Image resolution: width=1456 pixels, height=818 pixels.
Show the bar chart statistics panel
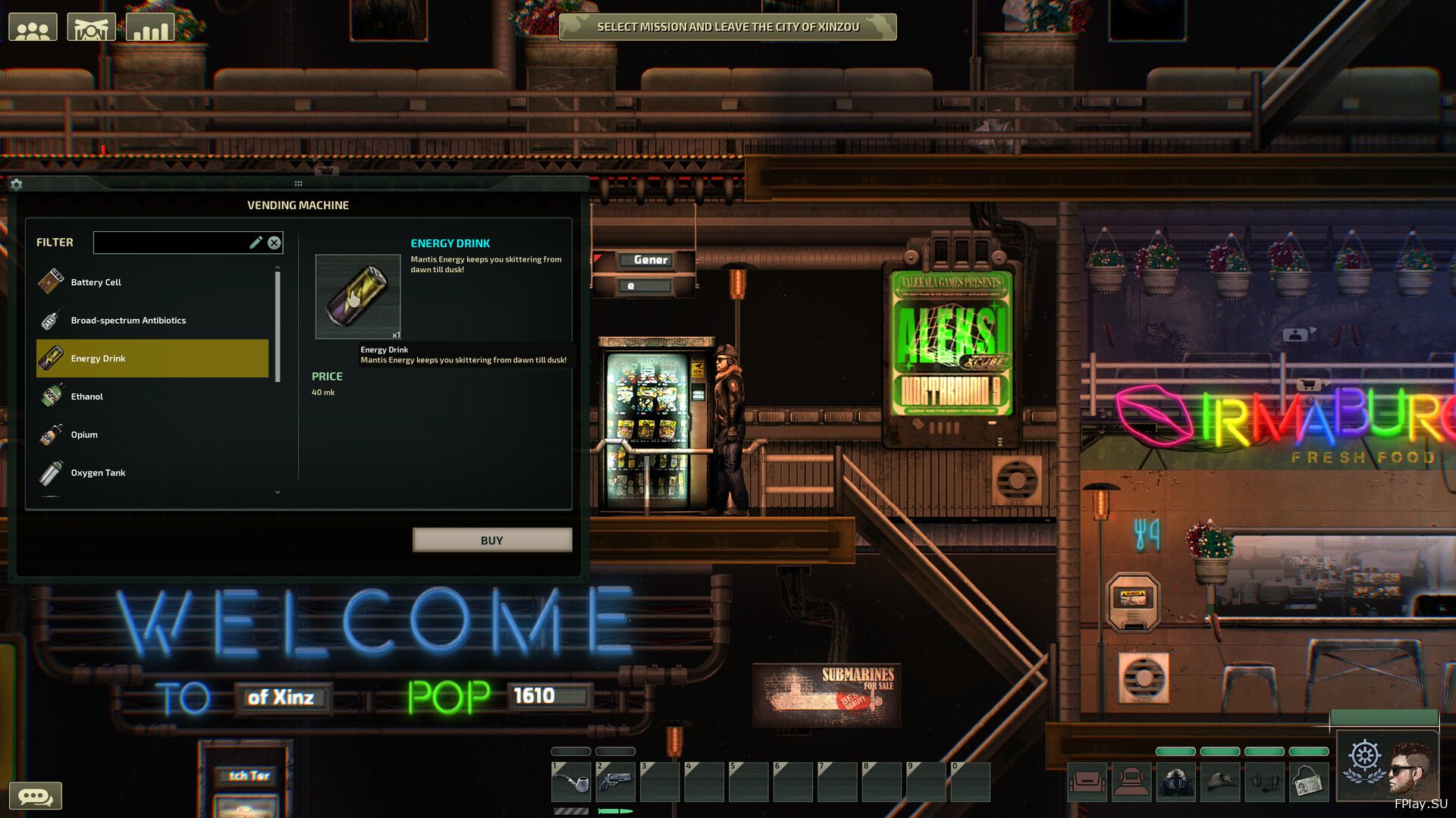(x=149, y=28)
